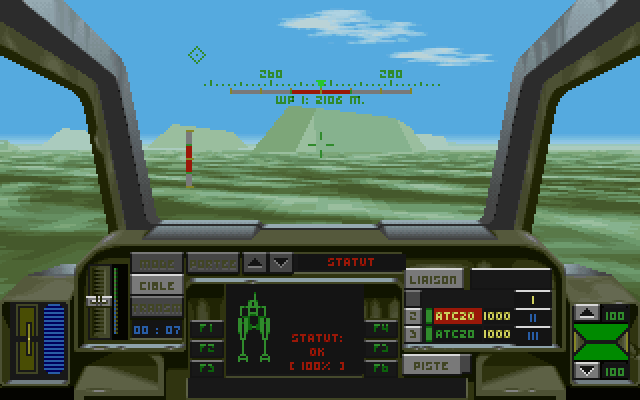640x400 pixels.
Task: Select the highlighted red ATC20 weapon row
Action: pos(456,316)
